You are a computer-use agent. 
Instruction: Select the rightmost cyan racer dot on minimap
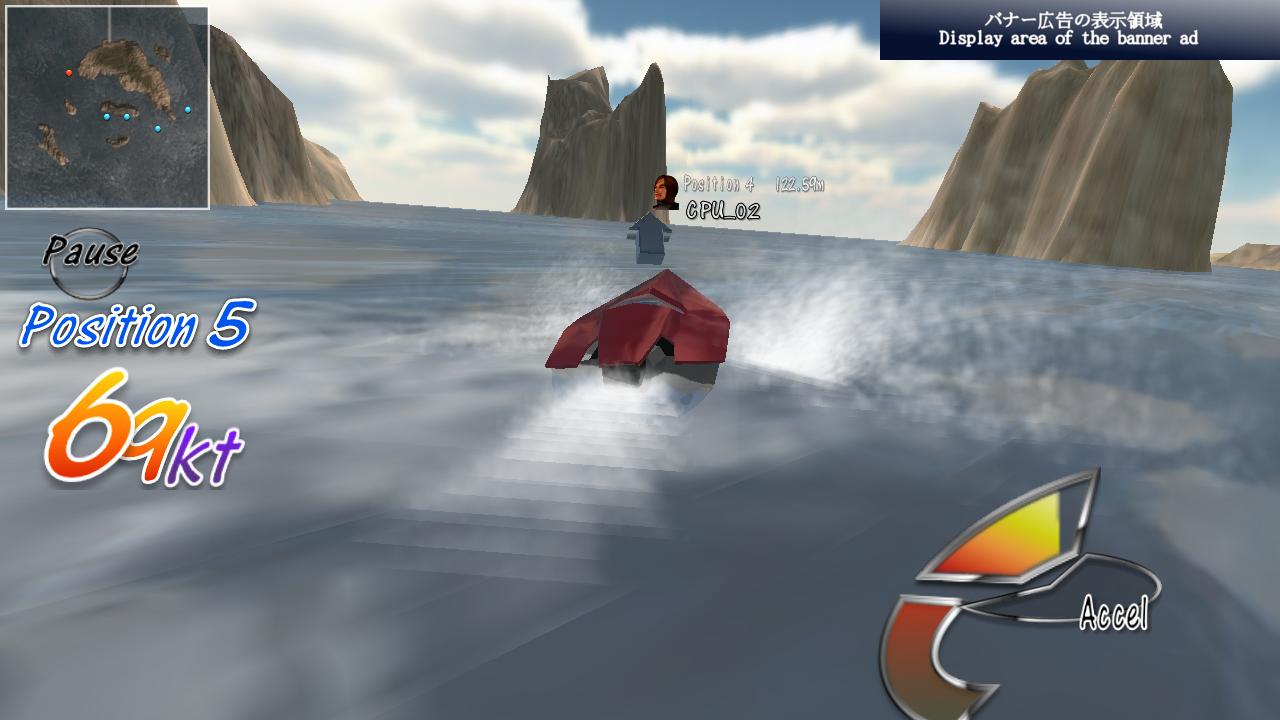point(188,109)
